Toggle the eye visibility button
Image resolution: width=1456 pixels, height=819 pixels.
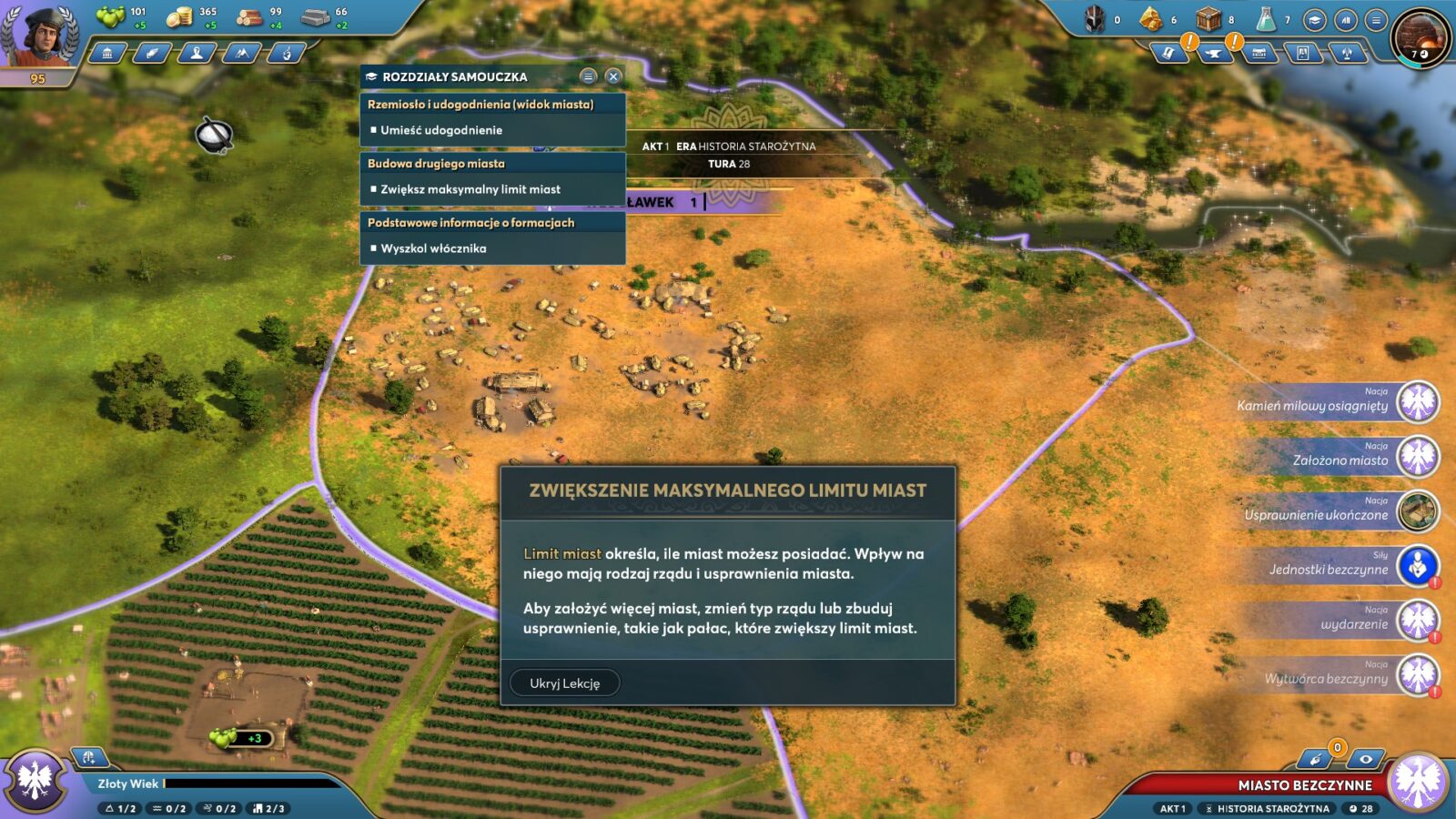pyautogui.click(x=1365, y=759)
